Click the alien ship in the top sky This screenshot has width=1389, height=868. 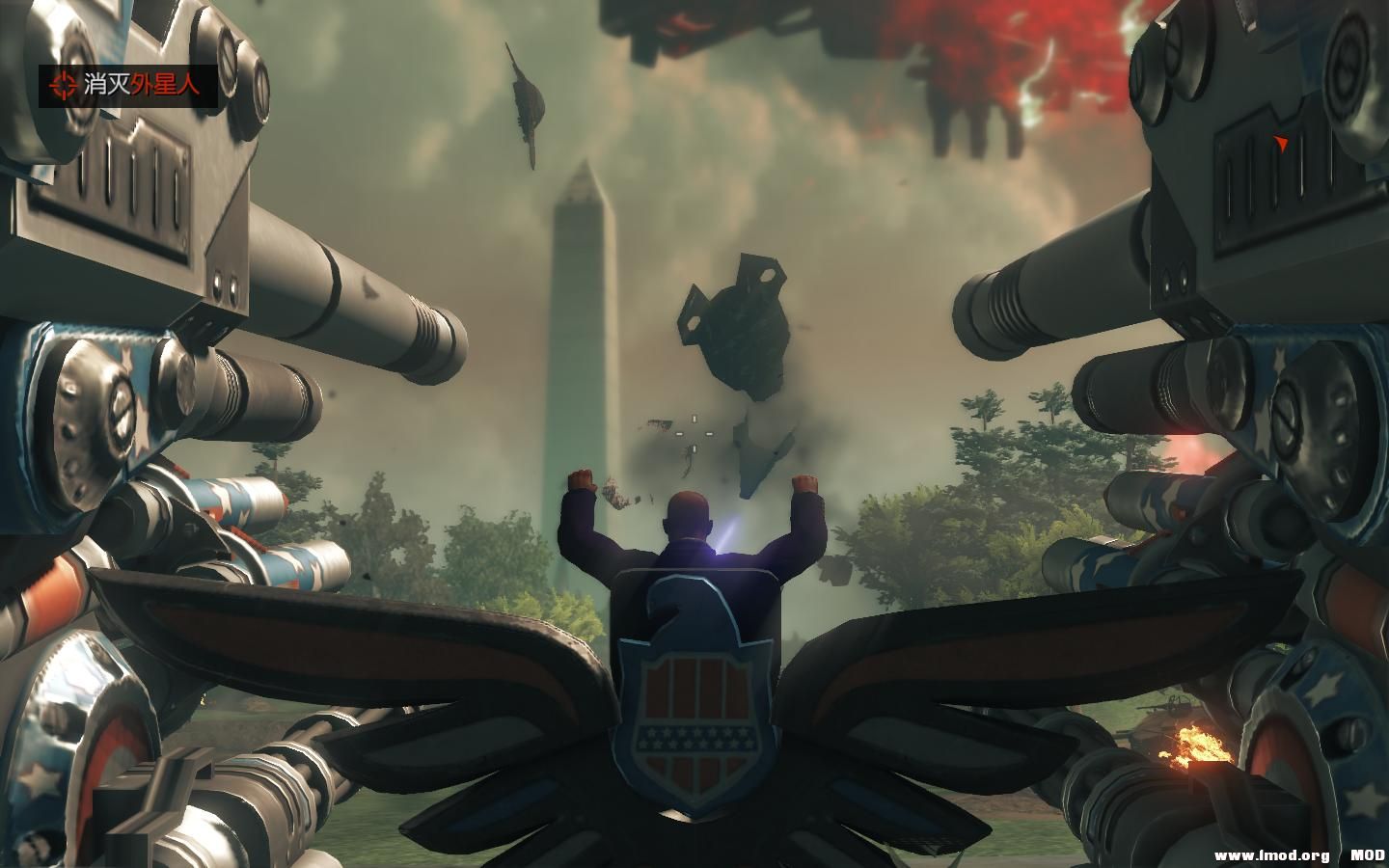pos(526,96)
